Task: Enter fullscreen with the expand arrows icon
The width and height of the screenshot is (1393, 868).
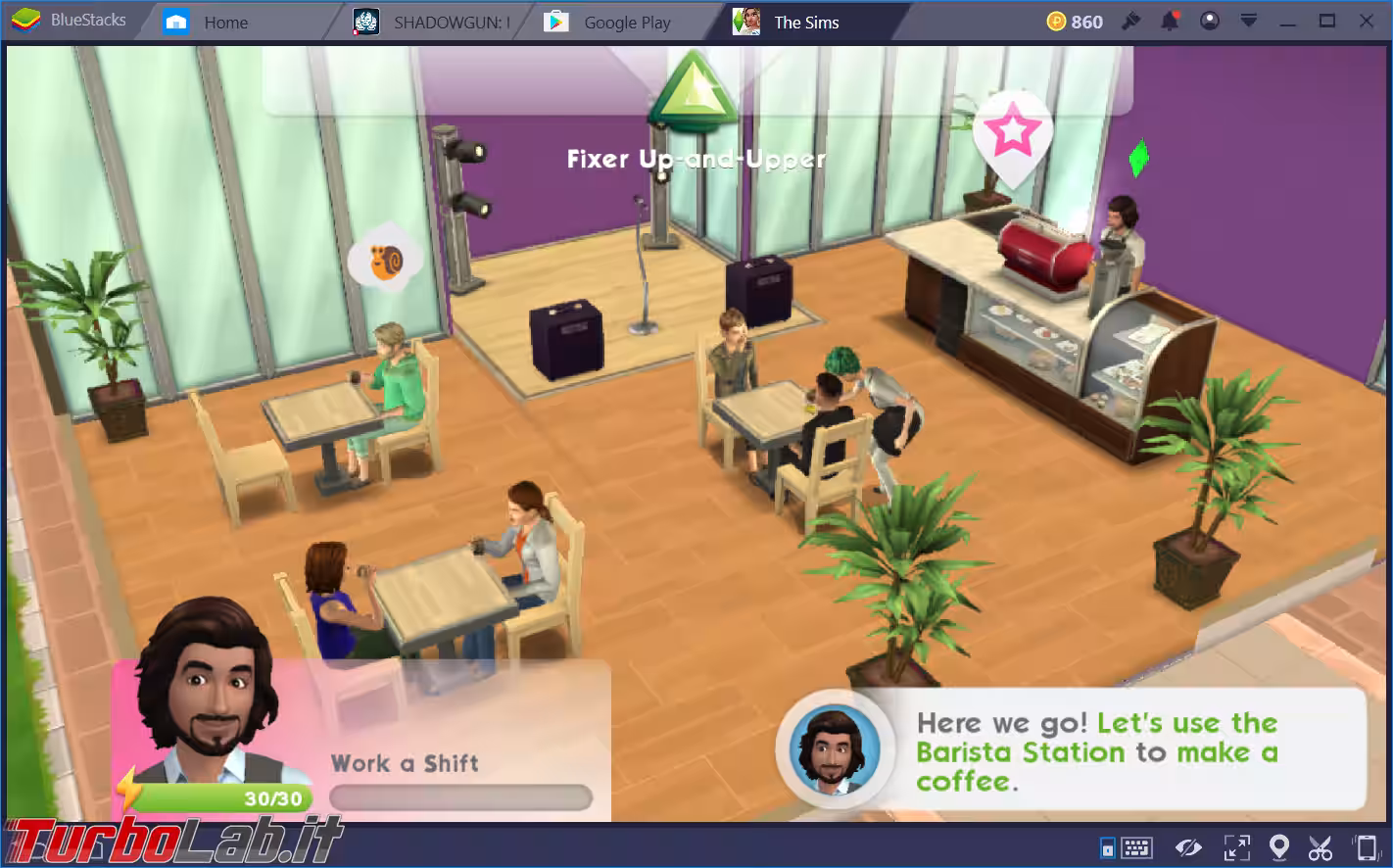Action: coord(1236,846)
